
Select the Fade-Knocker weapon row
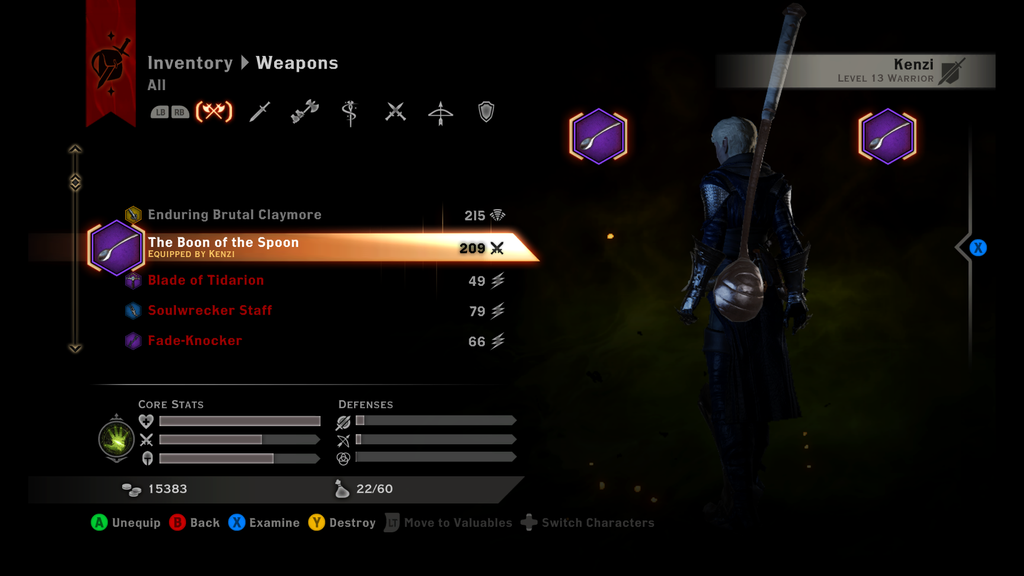click(195, 341)
